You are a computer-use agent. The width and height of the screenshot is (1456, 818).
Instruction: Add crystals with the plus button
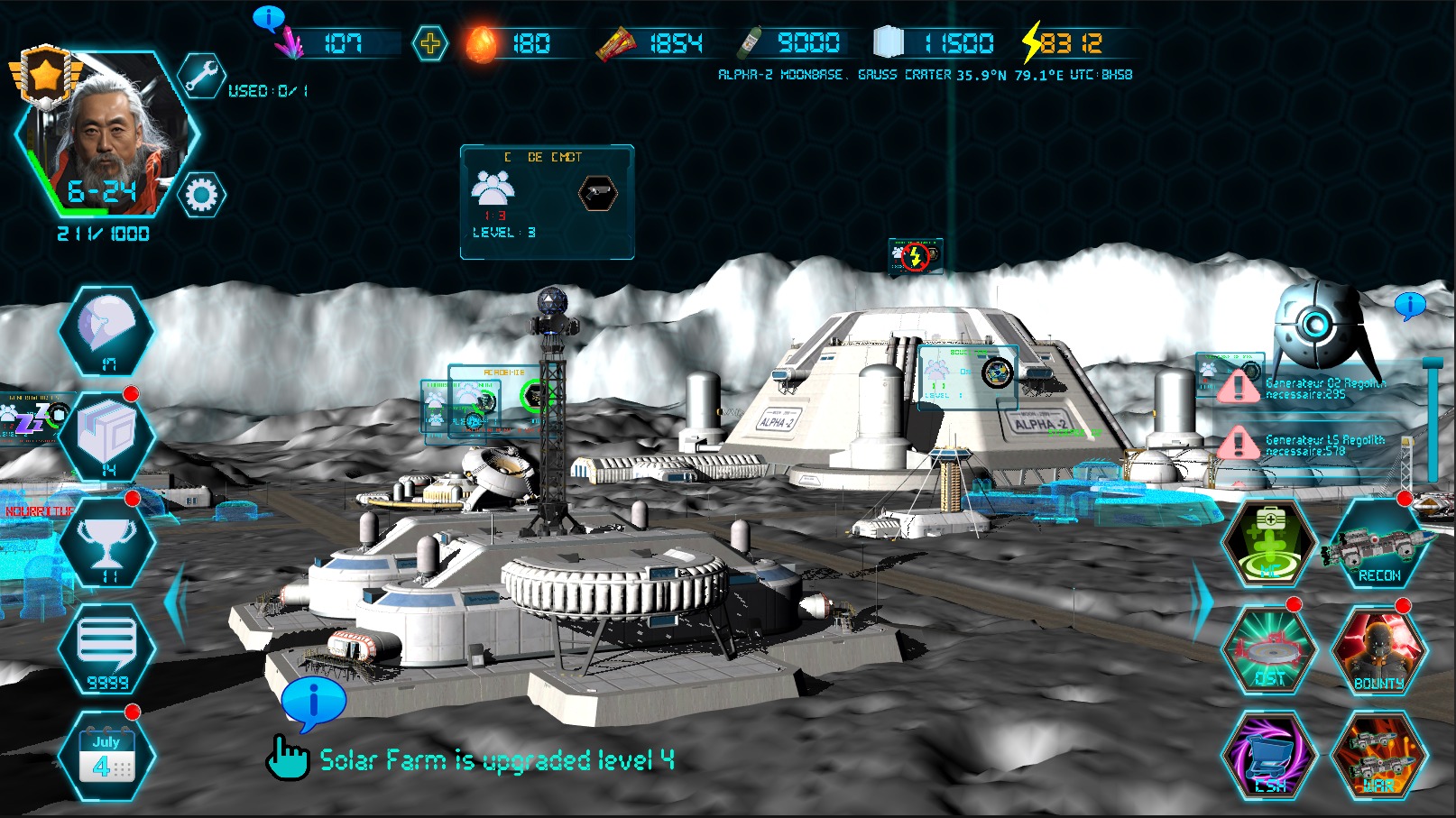(429, 43)
